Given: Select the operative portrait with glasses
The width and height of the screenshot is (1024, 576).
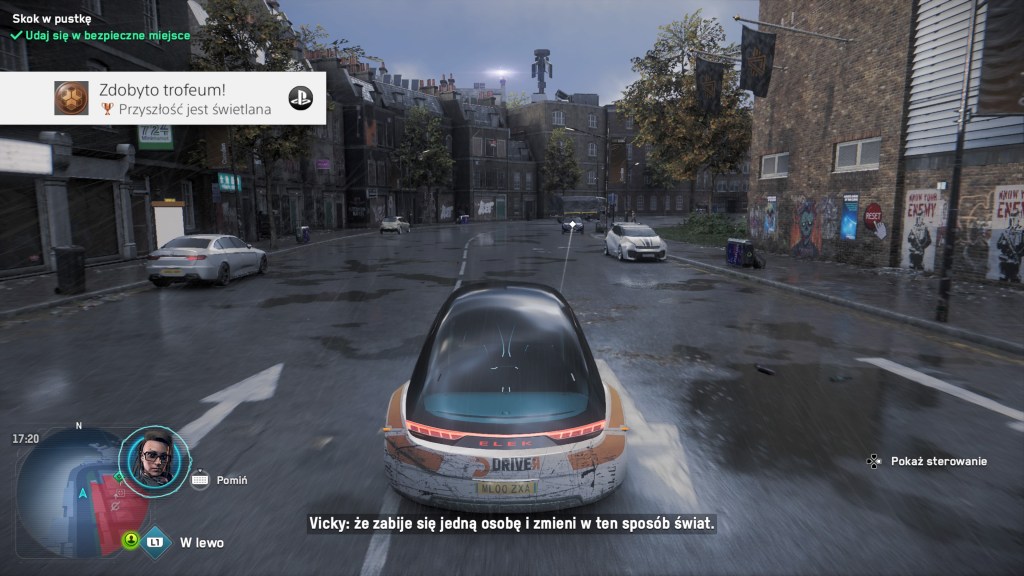Looking at the screenshot, I should [154, 459].
